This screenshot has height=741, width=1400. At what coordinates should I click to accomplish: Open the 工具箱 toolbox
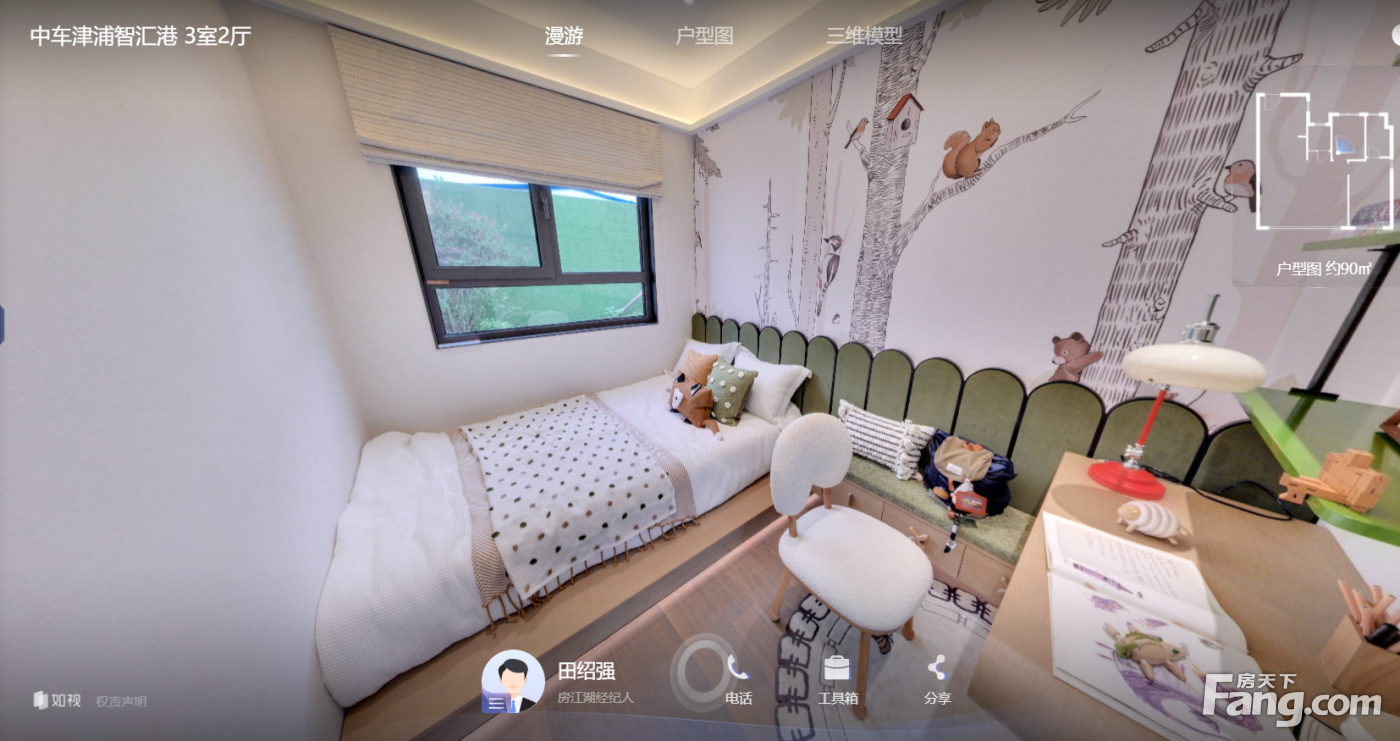[837, 679]
